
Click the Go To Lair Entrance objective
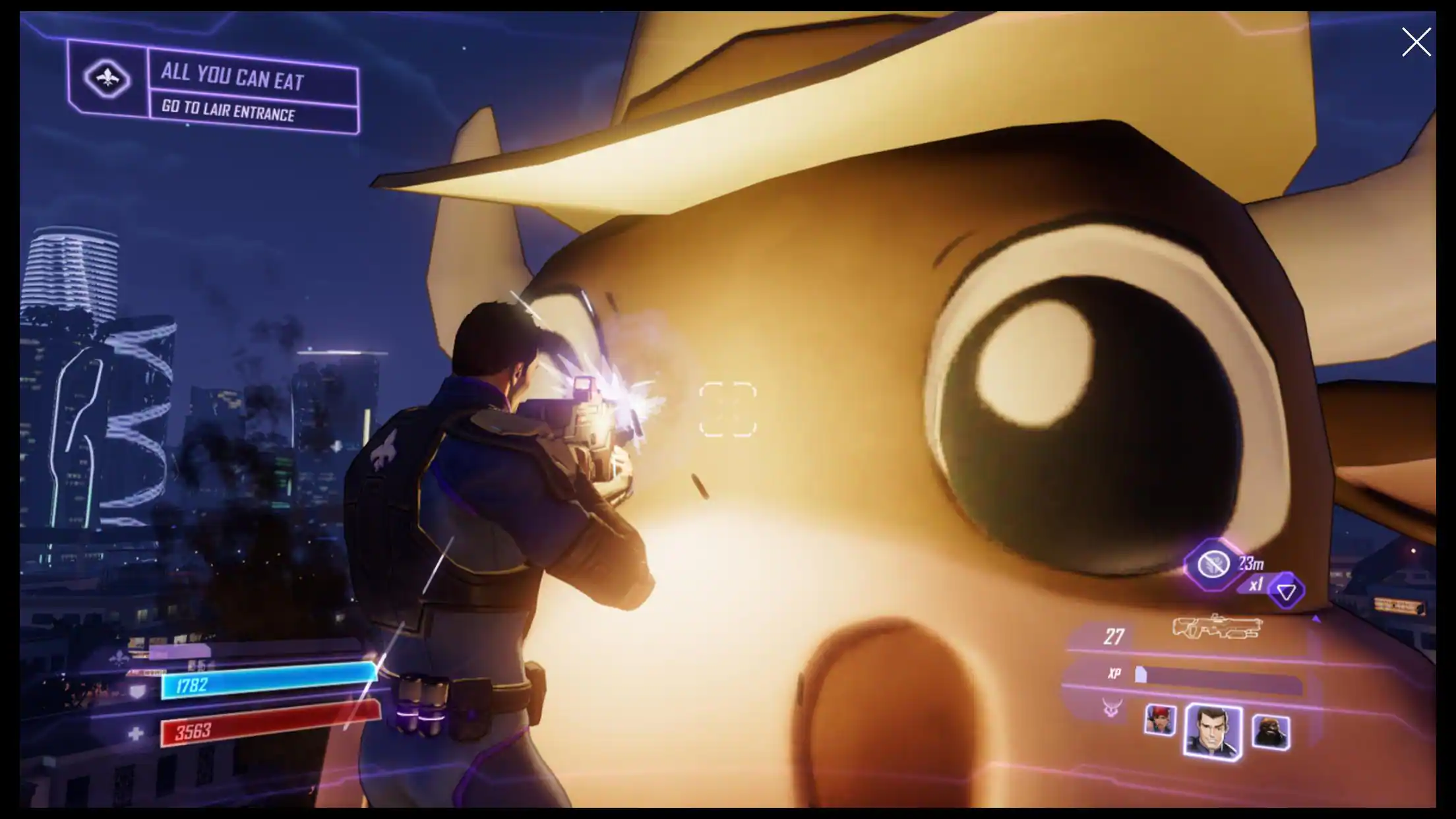(228, 111)
